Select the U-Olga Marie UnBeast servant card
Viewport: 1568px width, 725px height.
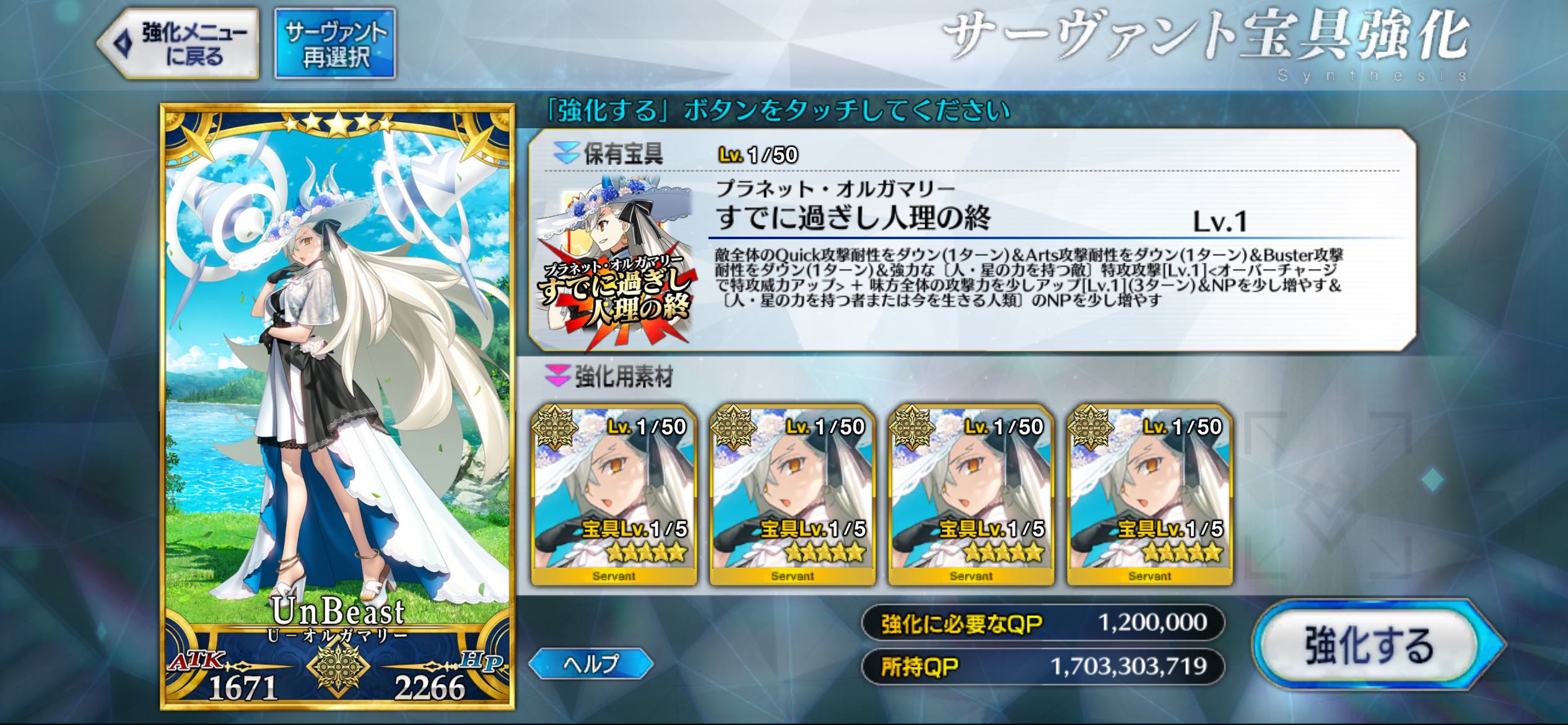tap(338, 406)
